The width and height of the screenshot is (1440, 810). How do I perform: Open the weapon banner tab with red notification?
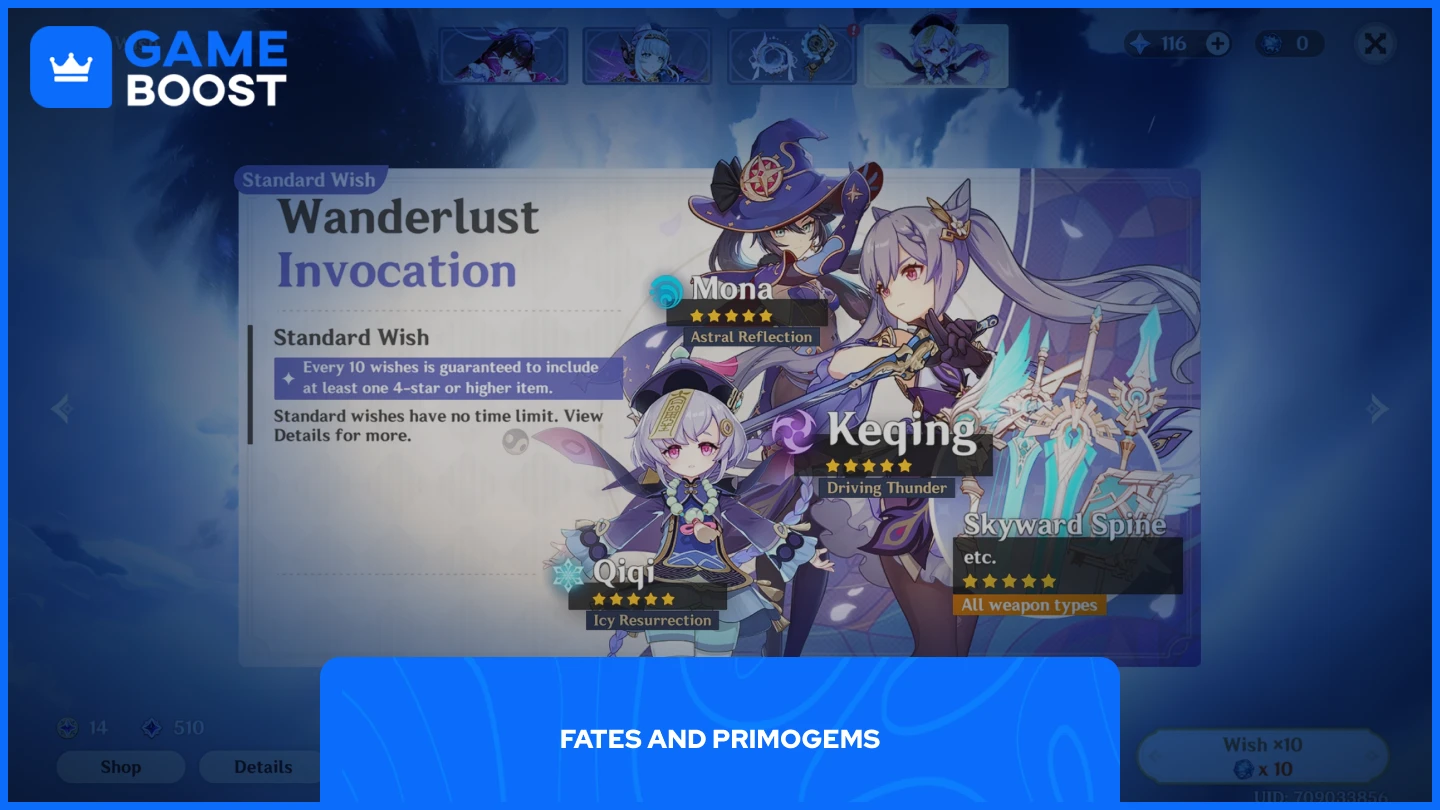point(790,55)
